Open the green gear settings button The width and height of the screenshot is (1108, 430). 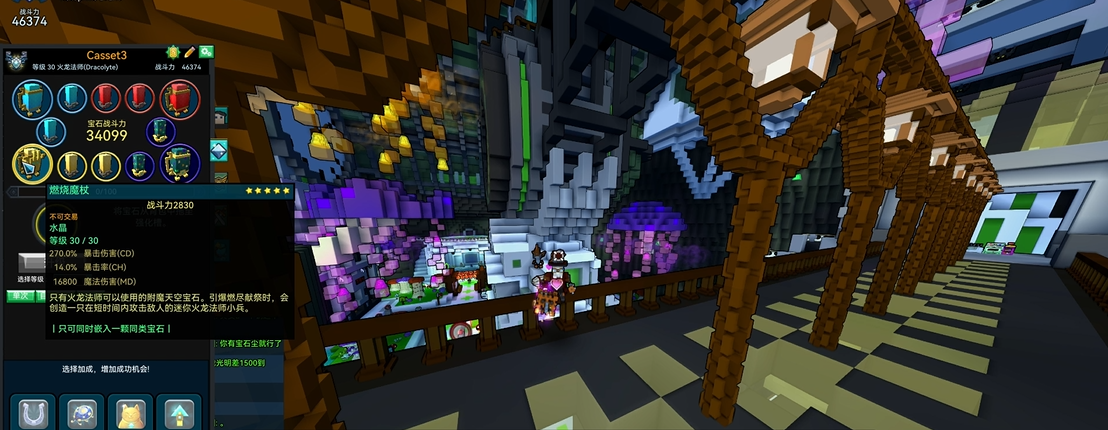[206, 52]
